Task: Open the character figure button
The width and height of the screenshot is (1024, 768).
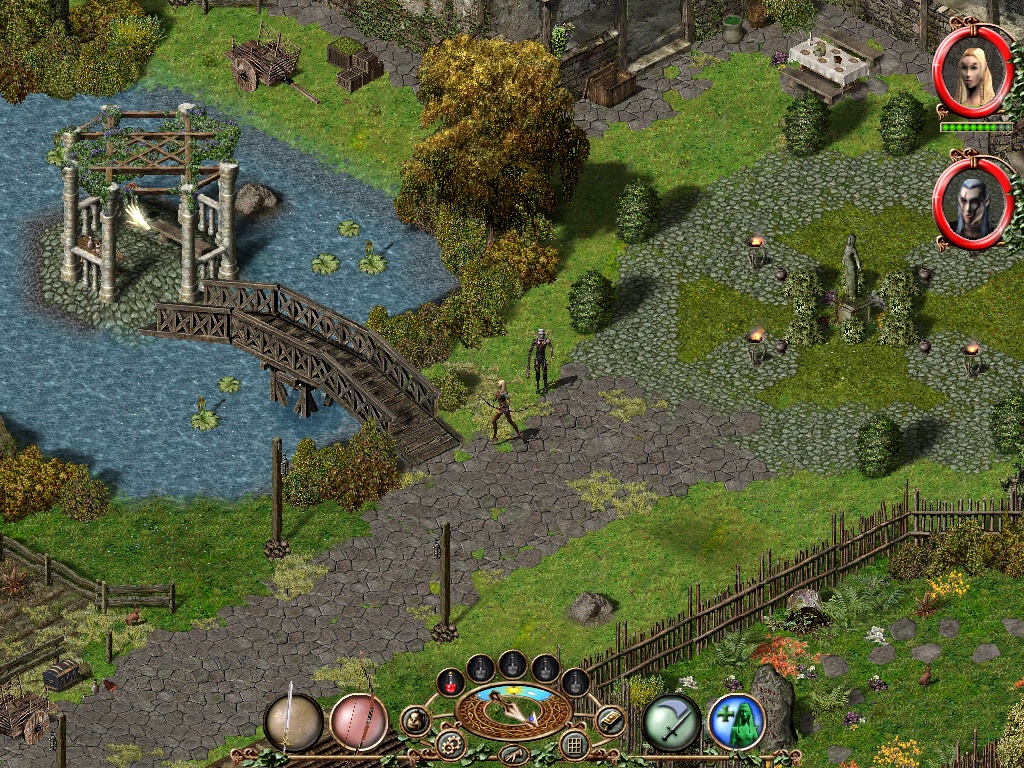Action: click(415, 720)
